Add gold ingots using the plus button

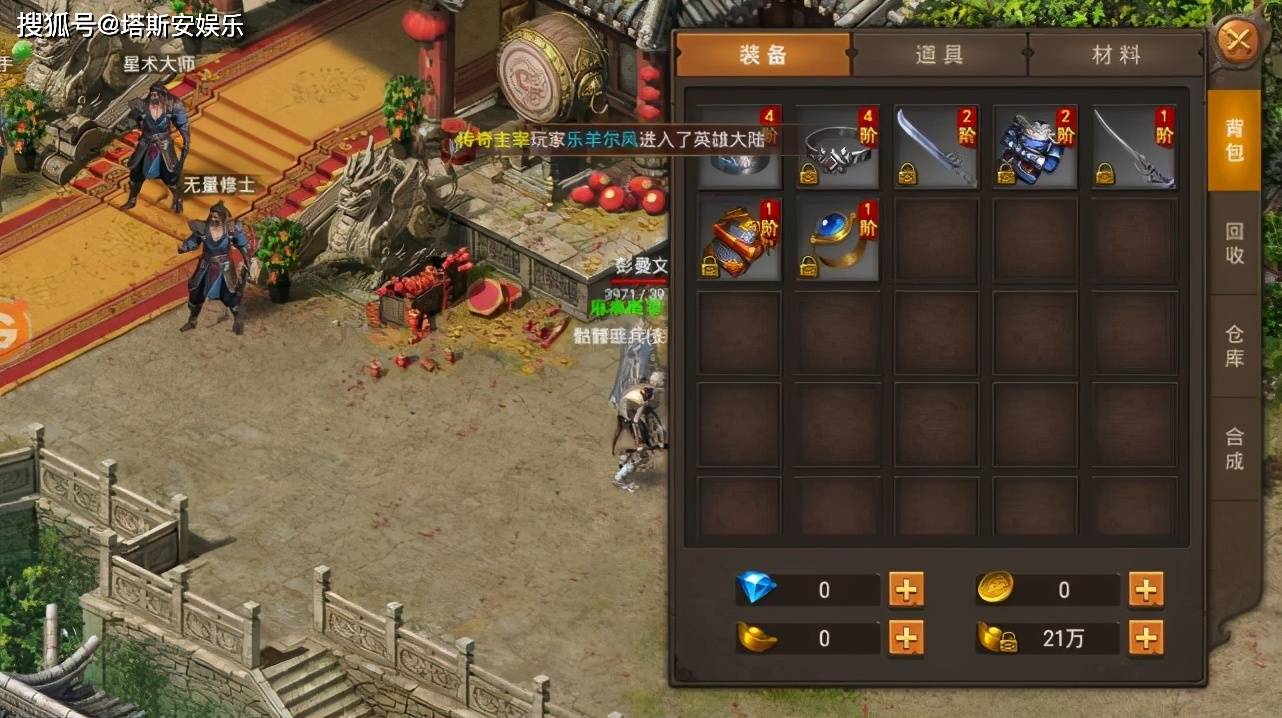[906, 638]
